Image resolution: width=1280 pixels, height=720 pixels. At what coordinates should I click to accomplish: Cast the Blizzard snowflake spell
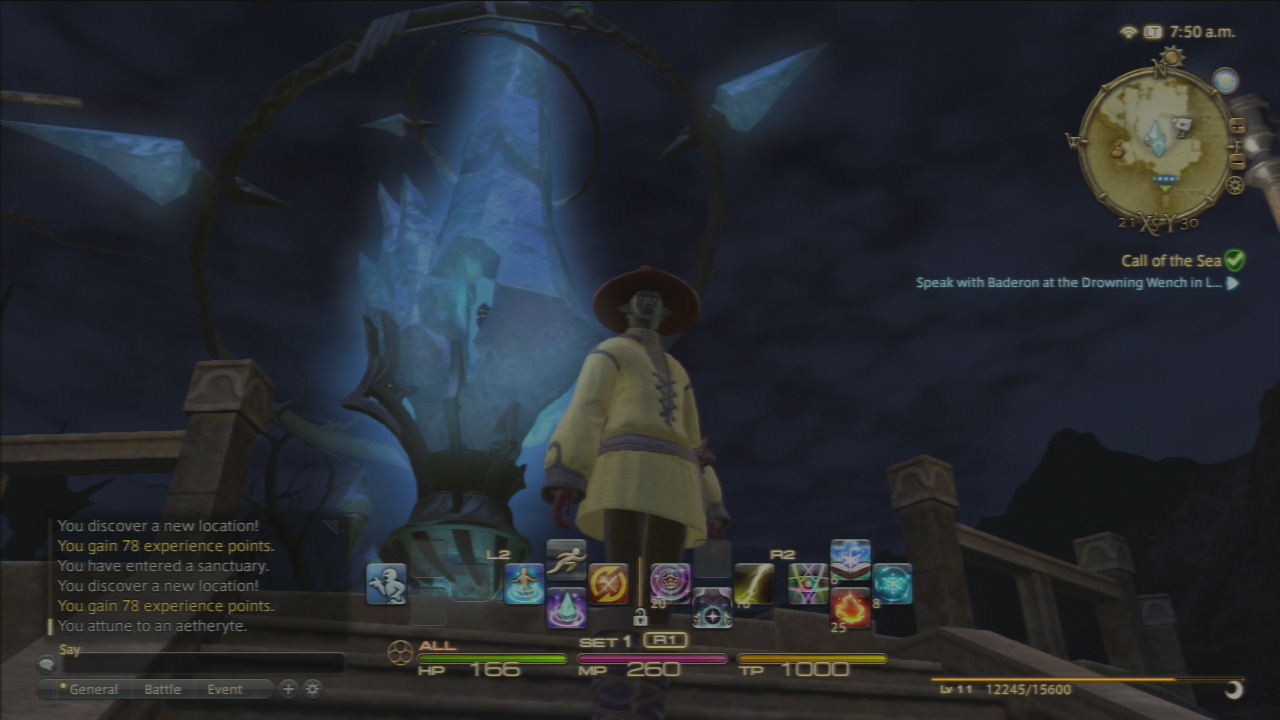892,584
